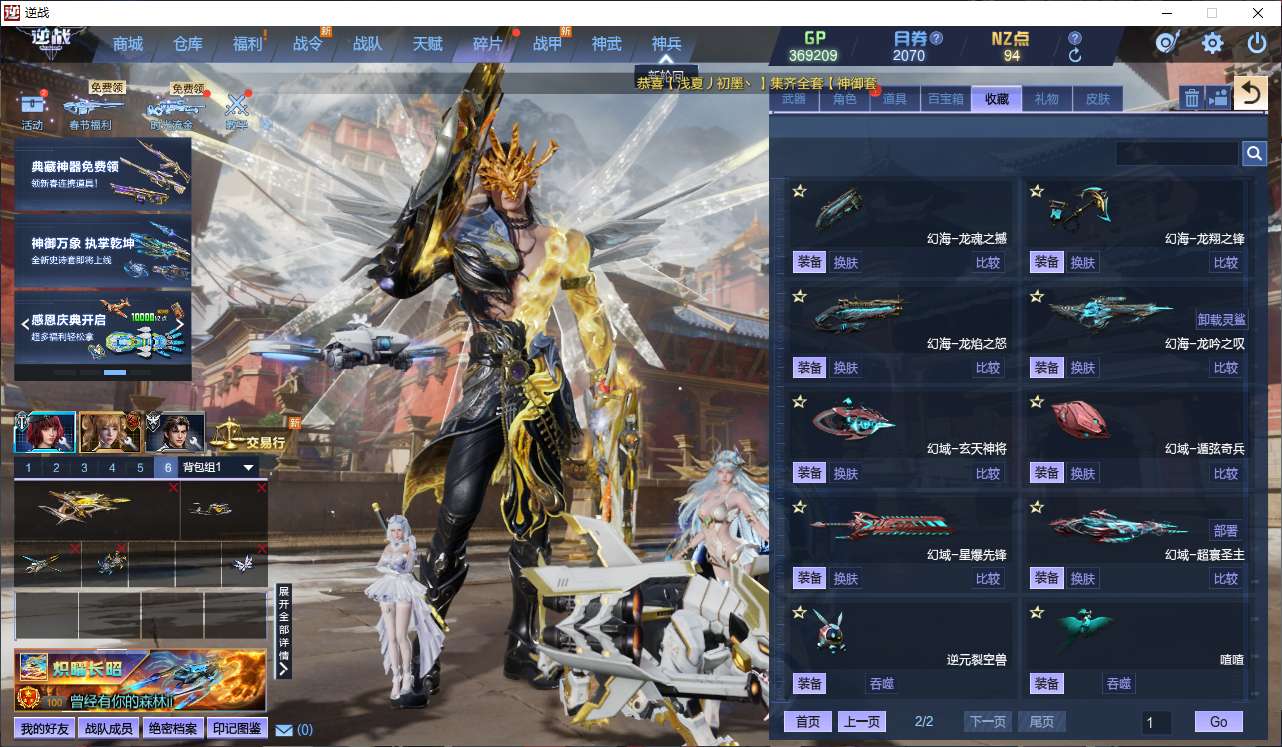Open the gear settings icon

(1212, 43)
